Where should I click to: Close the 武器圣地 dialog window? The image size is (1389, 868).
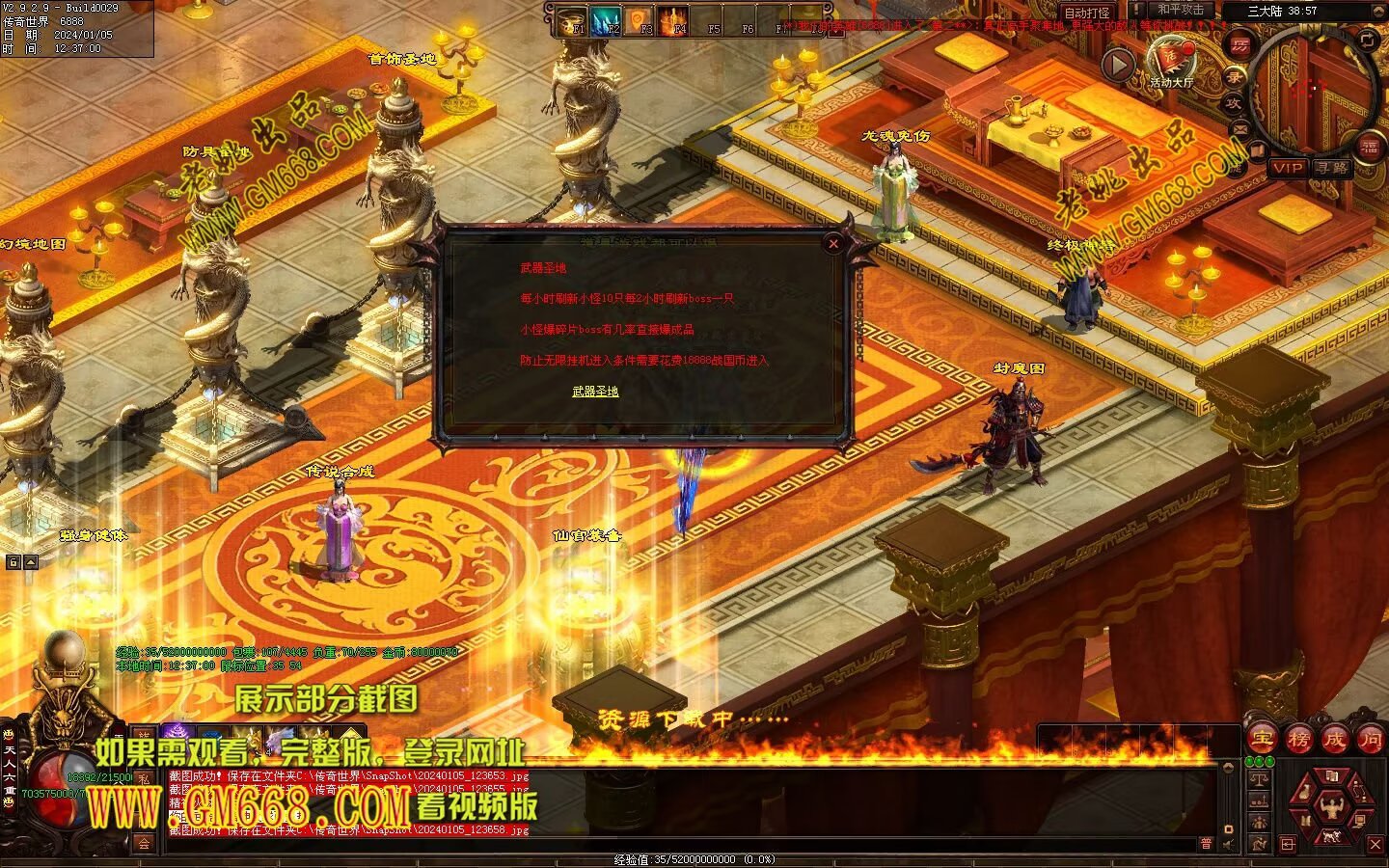pyautogui.click(x=833, y=244)
